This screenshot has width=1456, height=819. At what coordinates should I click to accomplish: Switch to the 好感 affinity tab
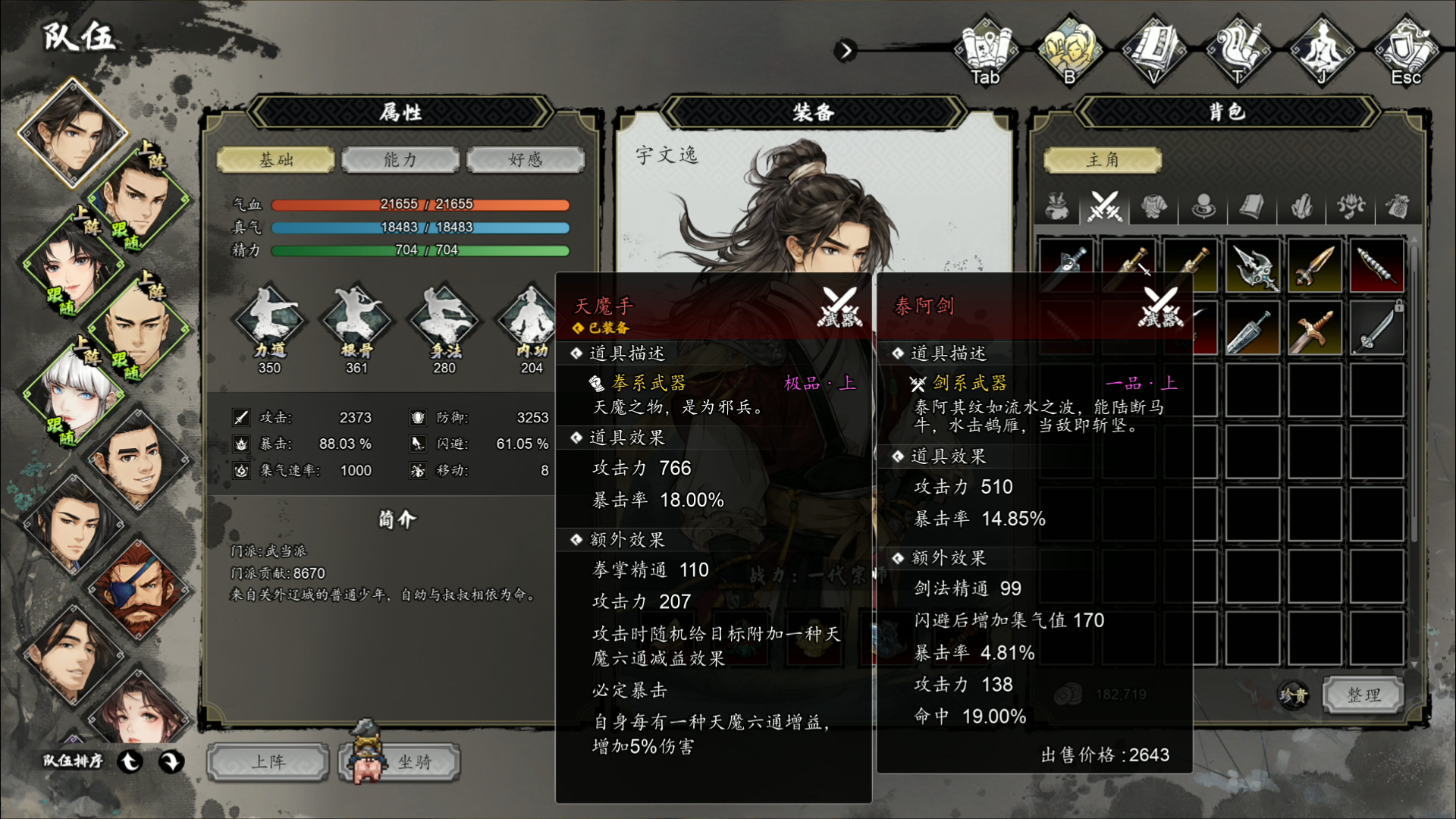click(526, 159)
